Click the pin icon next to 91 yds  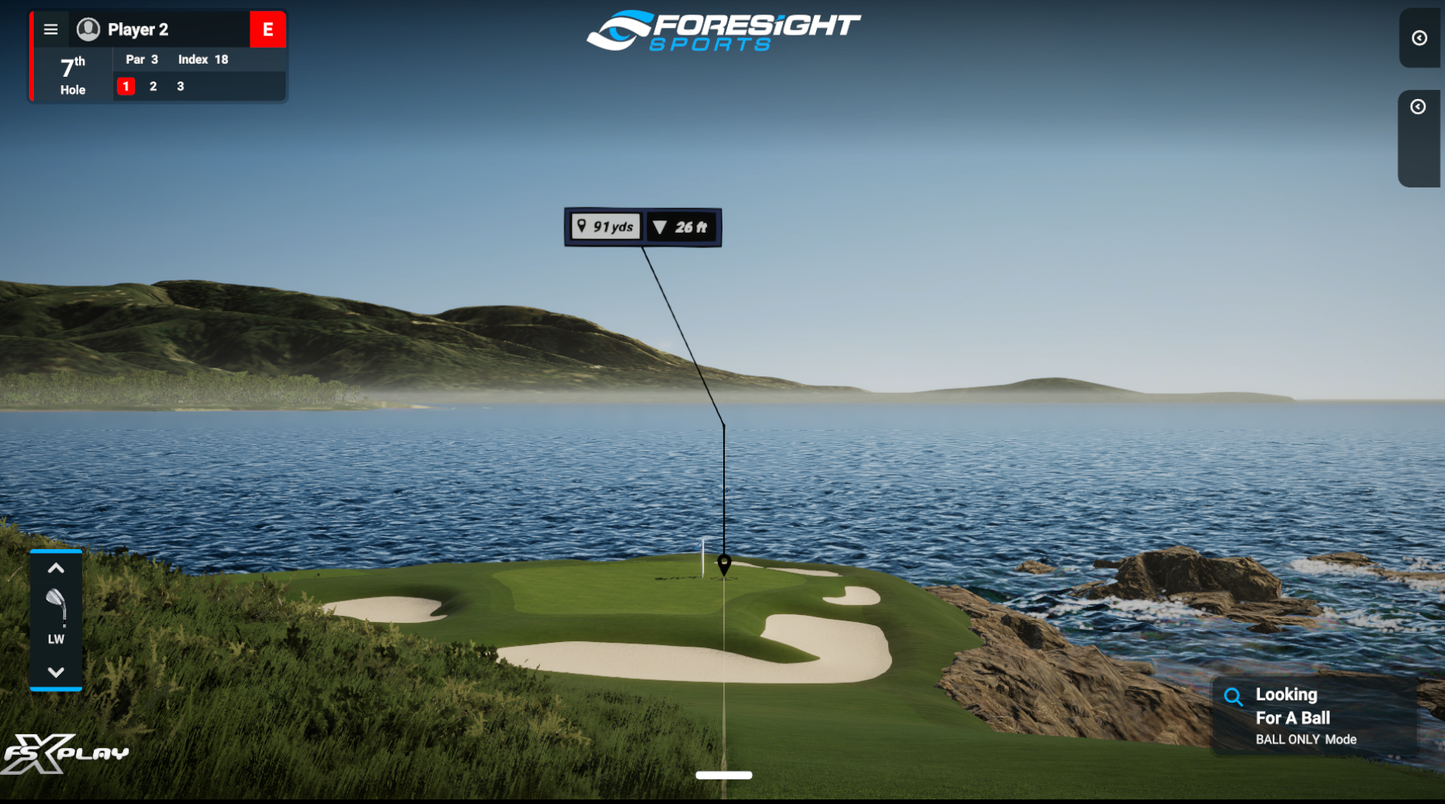[582, 227]
